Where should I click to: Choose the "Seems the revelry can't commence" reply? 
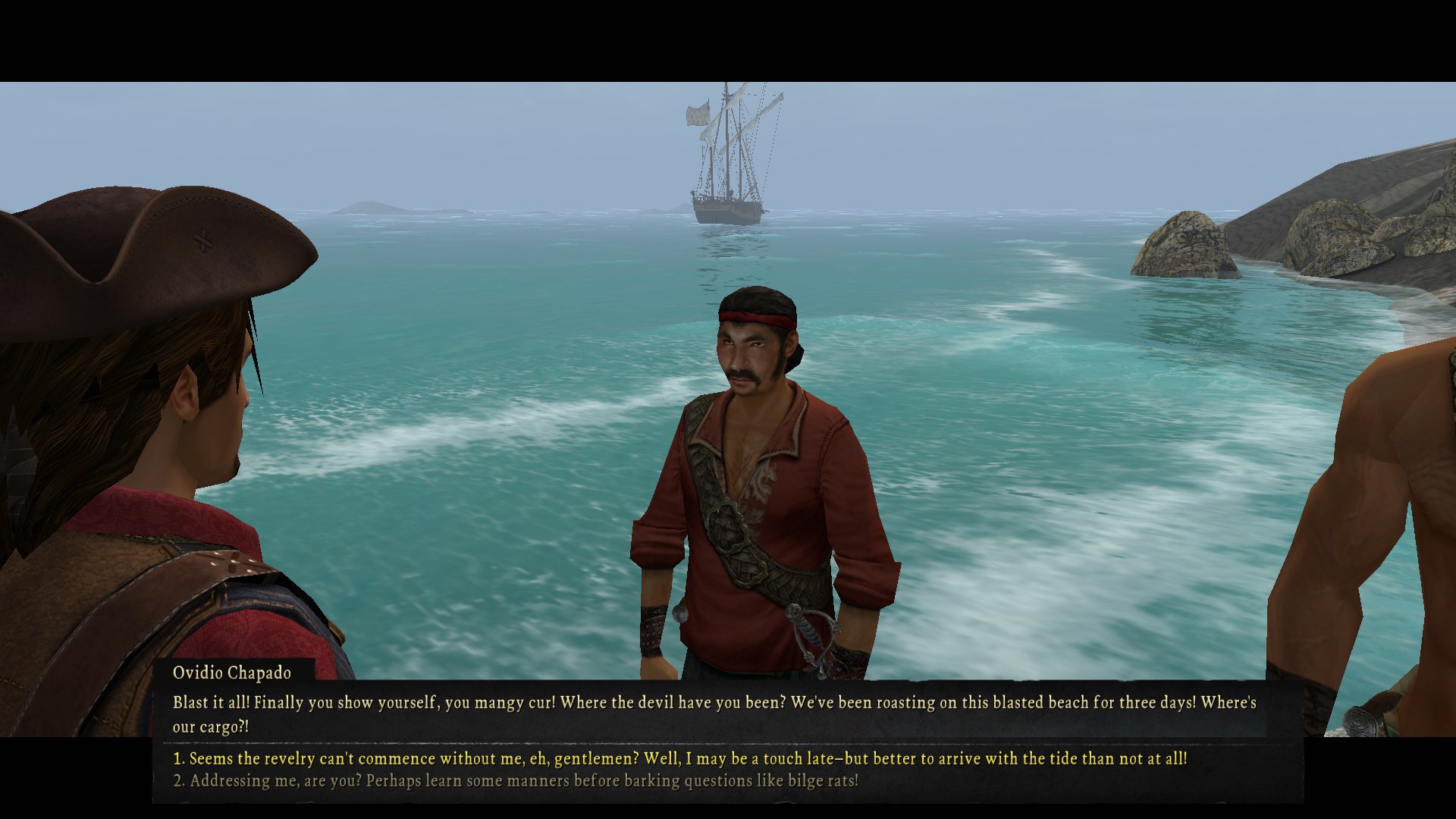(679, 758)
